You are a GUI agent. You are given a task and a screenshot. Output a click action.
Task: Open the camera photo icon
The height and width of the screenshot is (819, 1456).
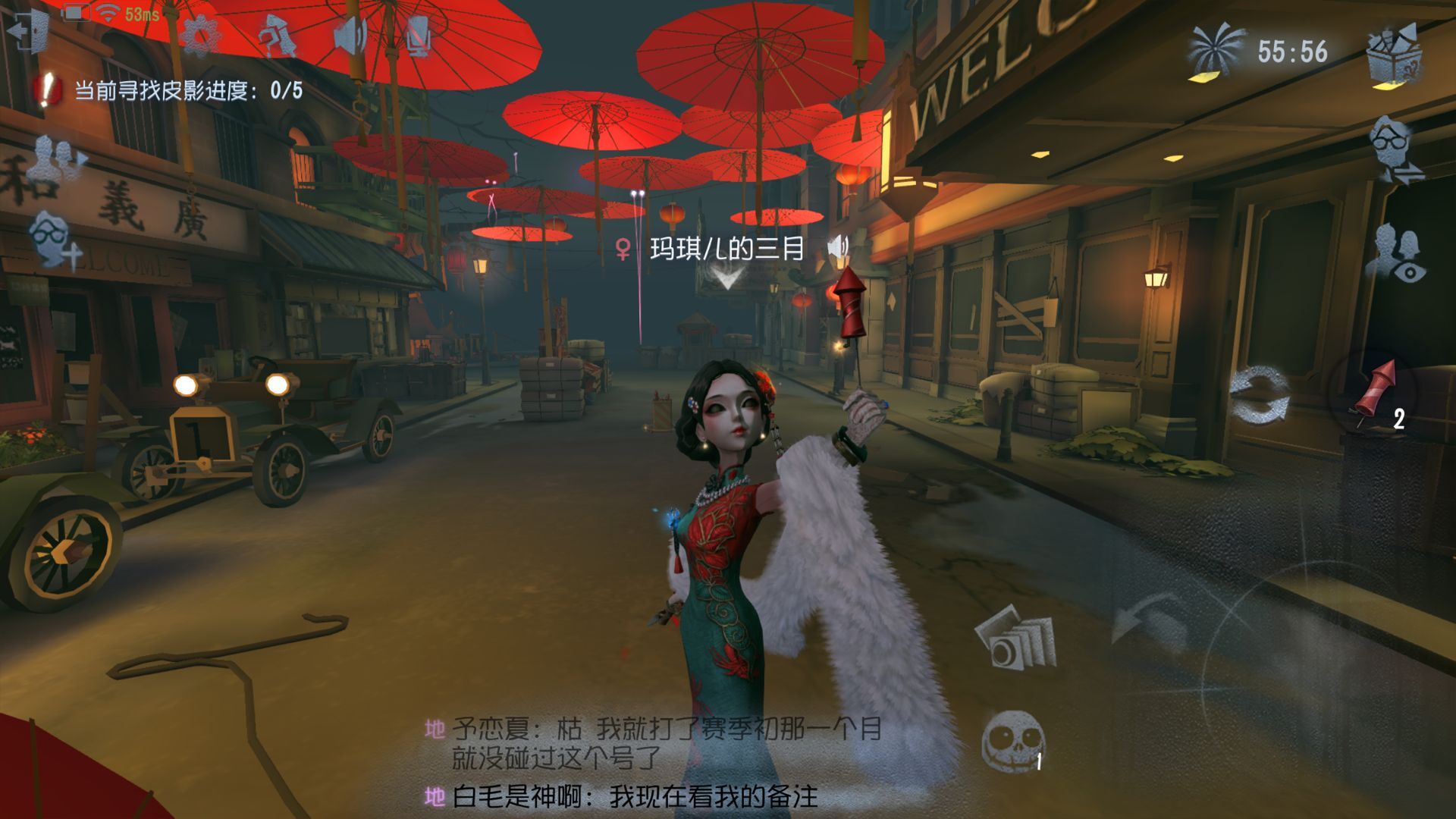pos(1016,638)
